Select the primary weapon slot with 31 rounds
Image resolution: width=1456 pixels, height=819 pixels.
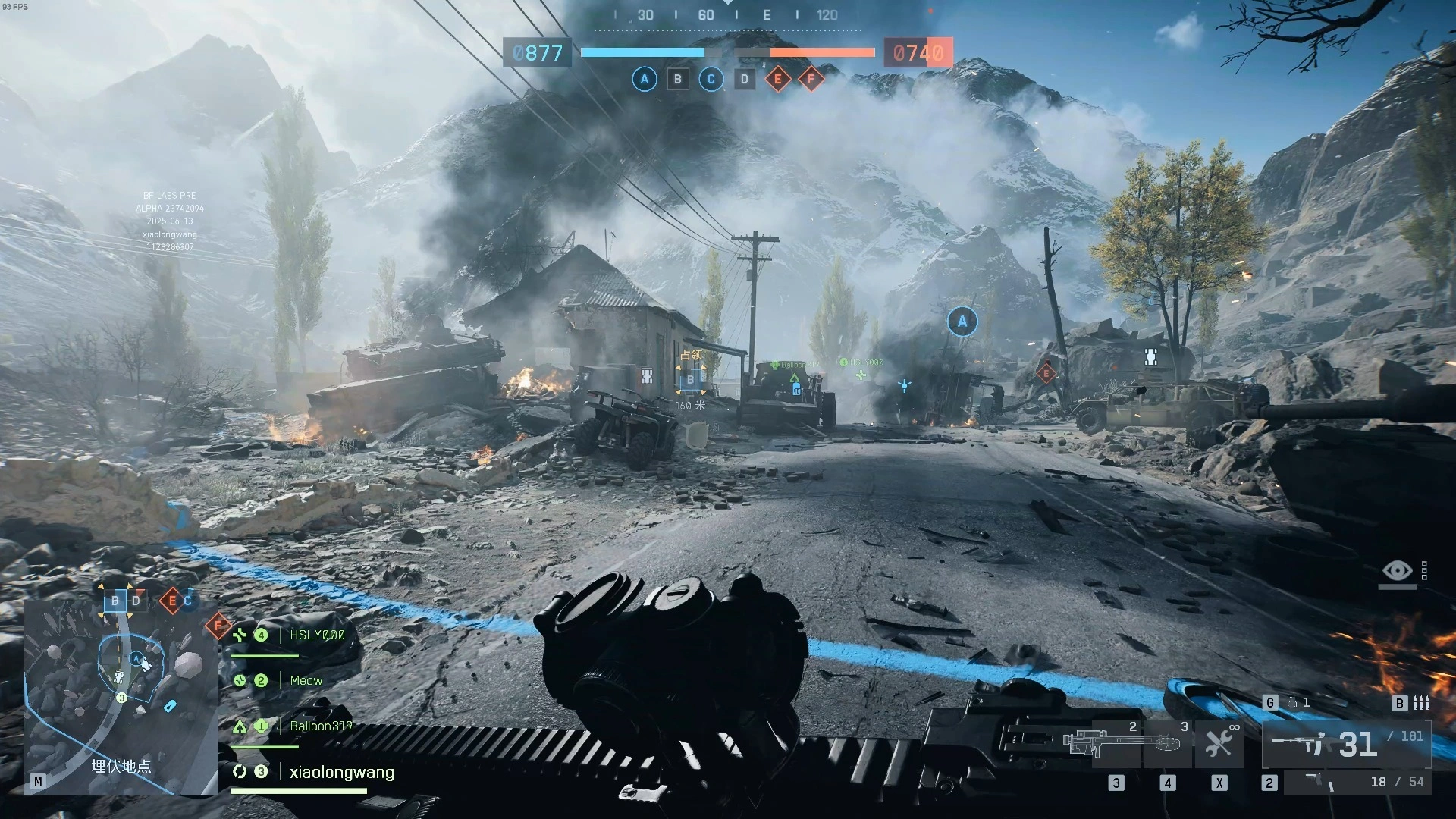click(x=1347, y=744)
